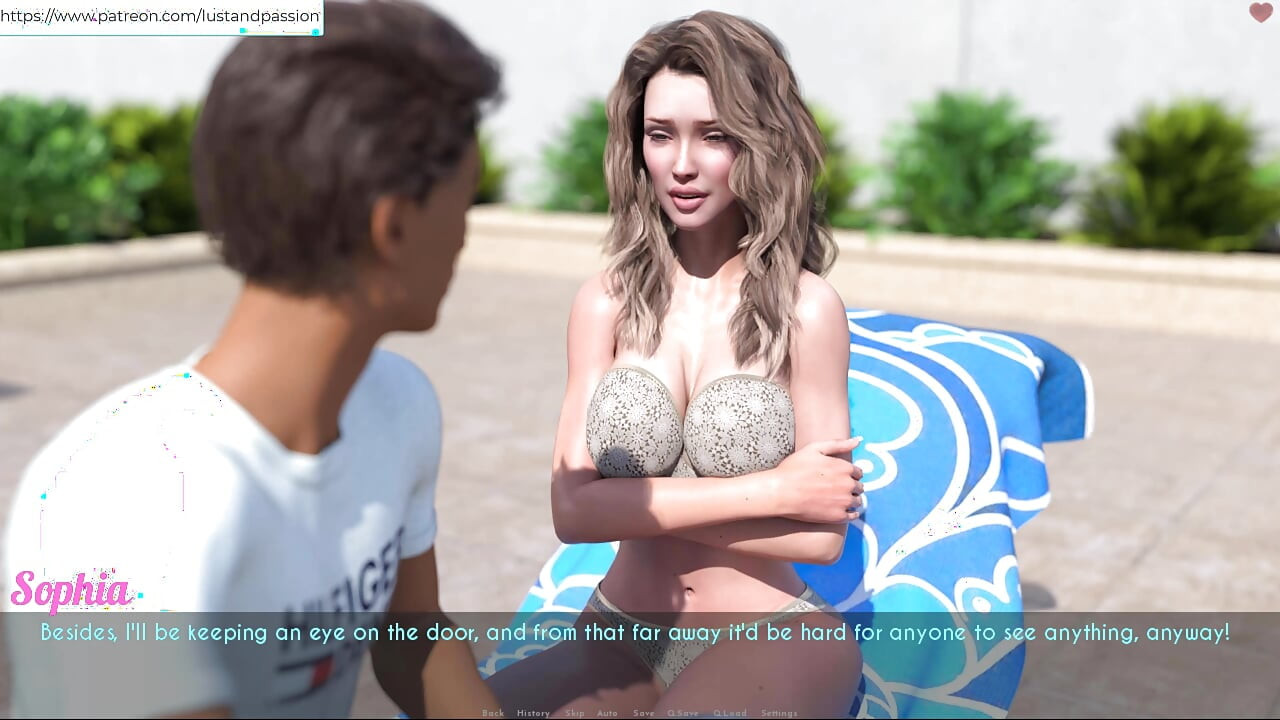
Task: Open Settings from the quick menu
Action: tap(779, 713)
